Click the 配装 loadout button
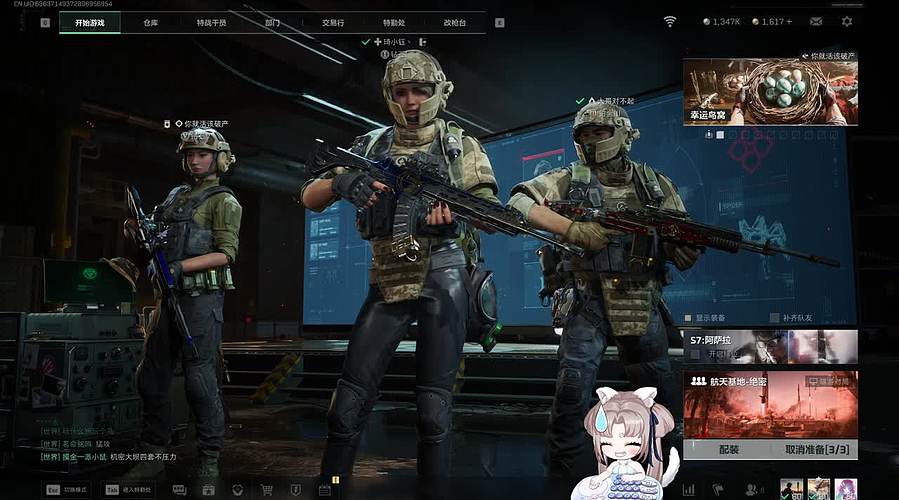The width and height of the screenshot is (899, 500). [728, 450]
